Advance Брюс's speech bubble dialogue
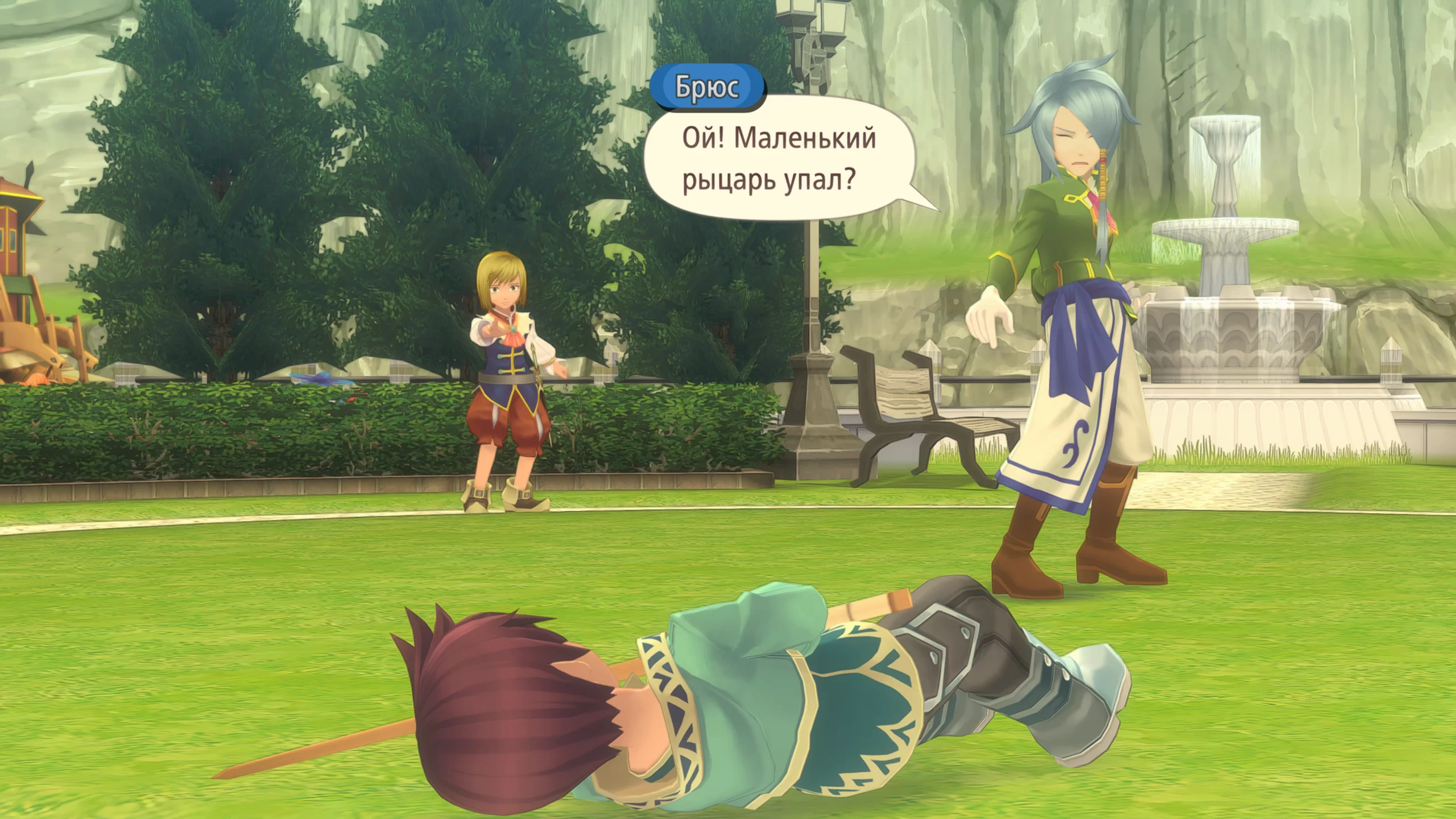Screen dimensions: 1456x819 778,159
